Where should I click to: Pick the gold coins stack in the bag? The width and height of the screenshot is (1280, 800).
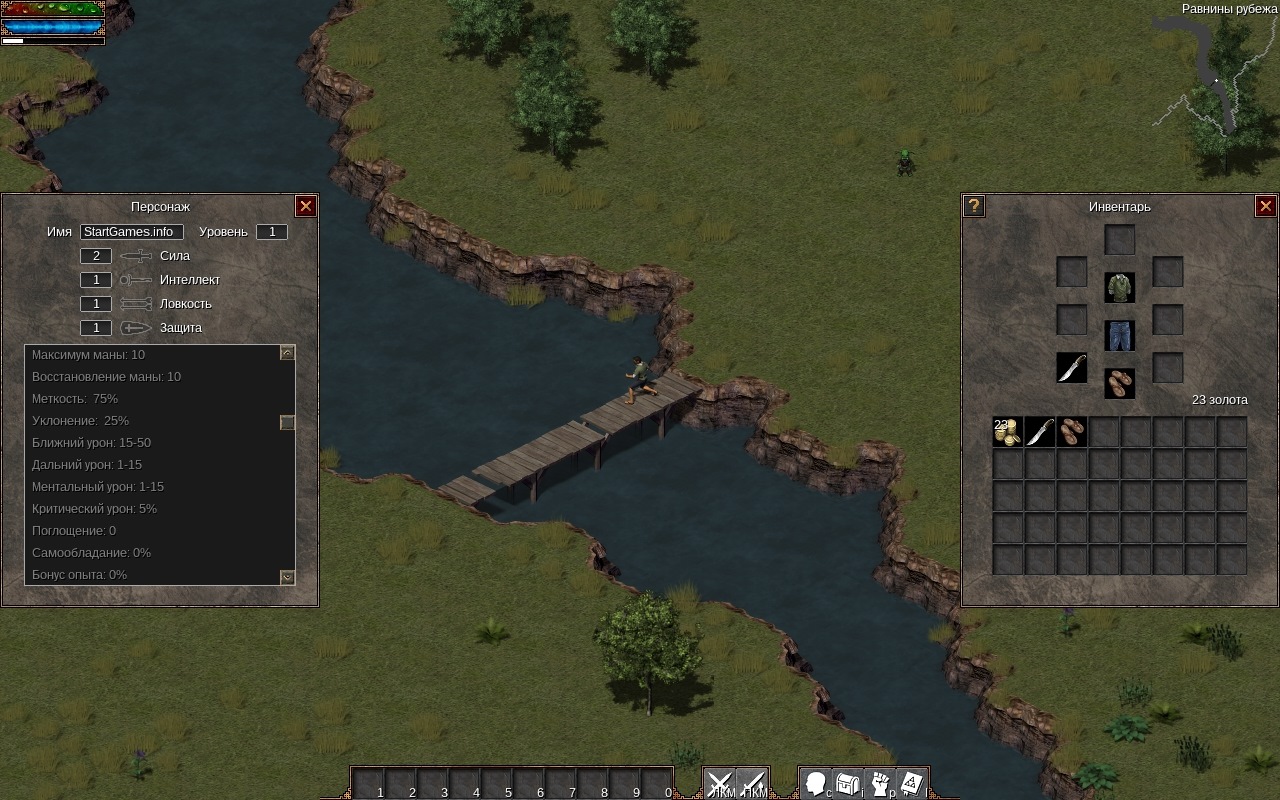(x=1008, y=432)
